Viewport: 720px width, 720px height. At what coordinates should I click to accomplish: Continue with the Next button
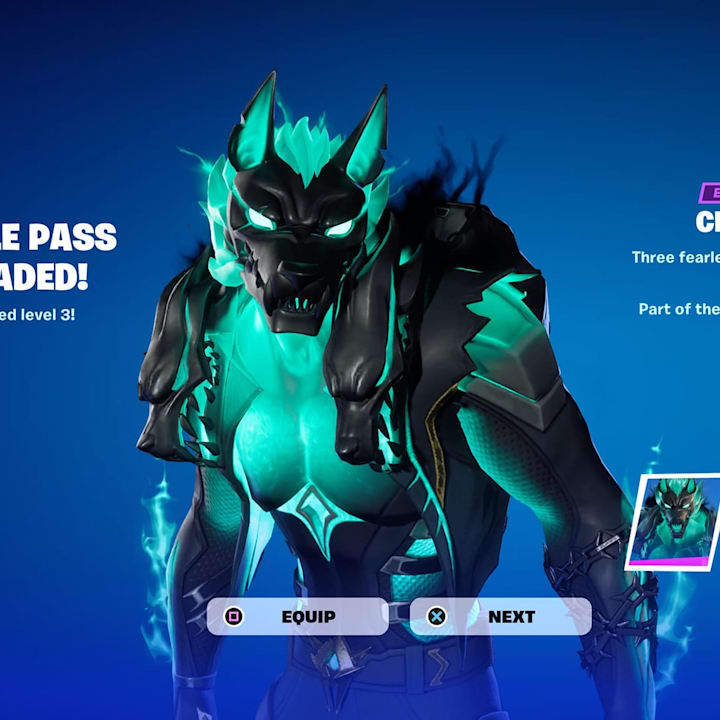(500, 616)
